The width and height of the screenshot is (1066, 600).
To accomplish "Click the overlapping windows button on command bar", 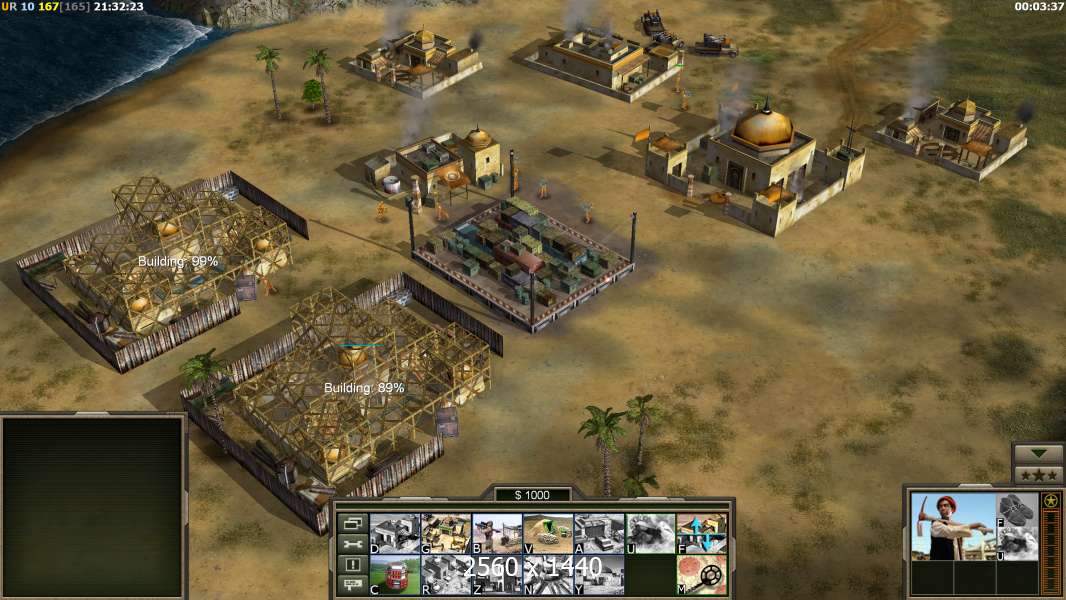I will [x=351, y=523].
